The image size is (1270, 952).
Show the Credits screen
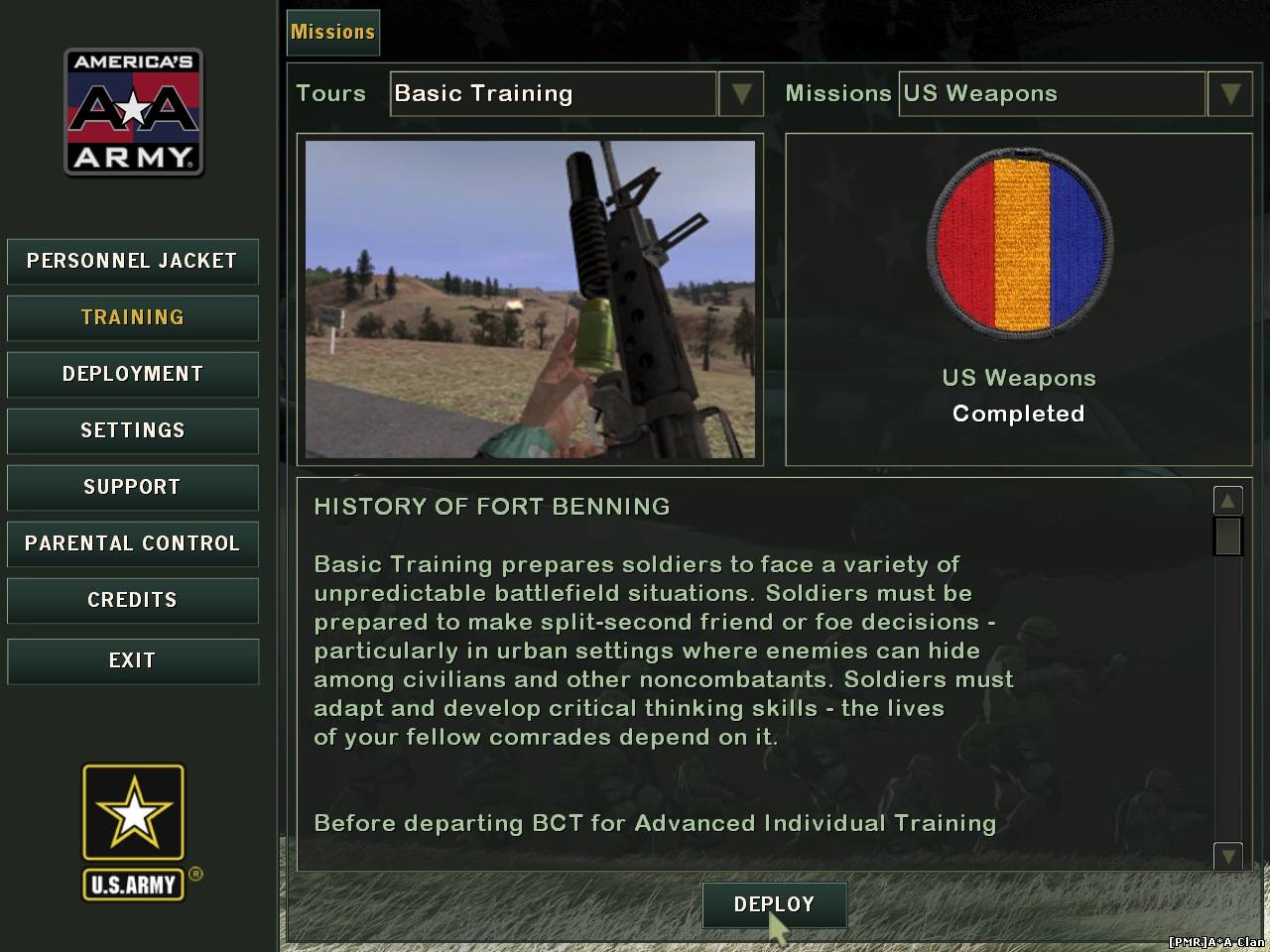132,601
